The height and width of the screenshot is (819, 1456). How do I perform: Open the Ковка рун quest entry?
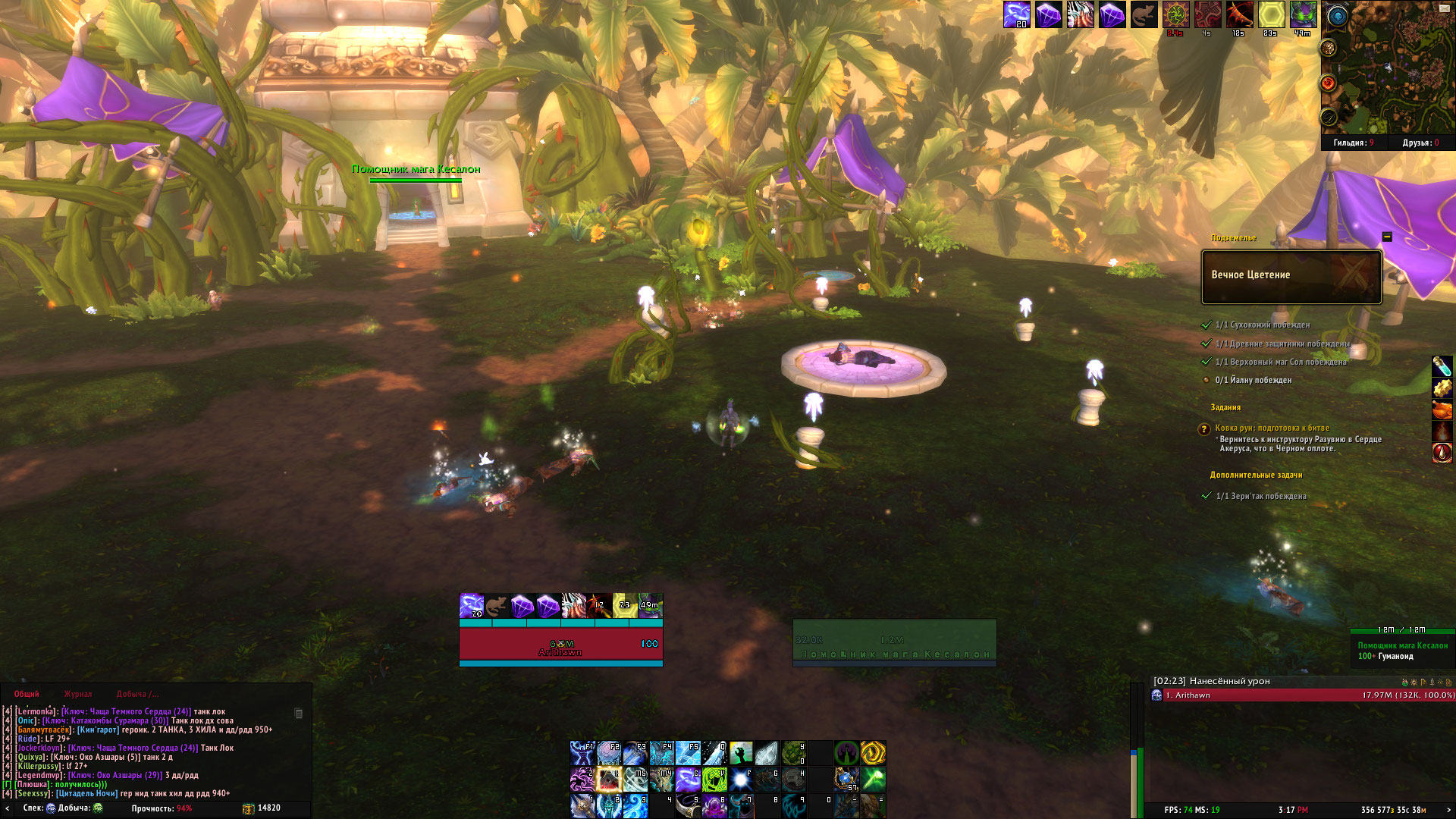click(x=1272, y=428)
